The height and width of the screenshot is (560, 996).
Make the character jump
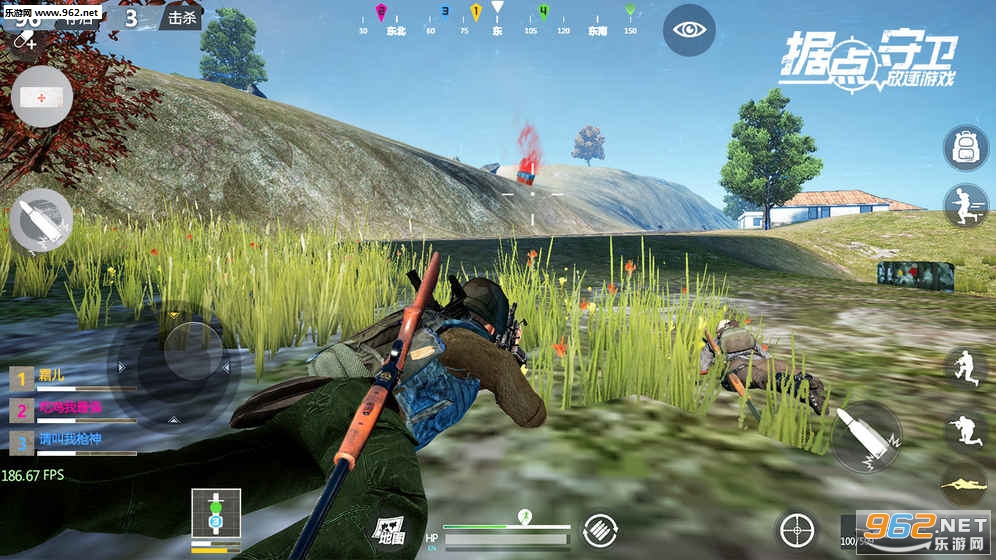(965, 367)
